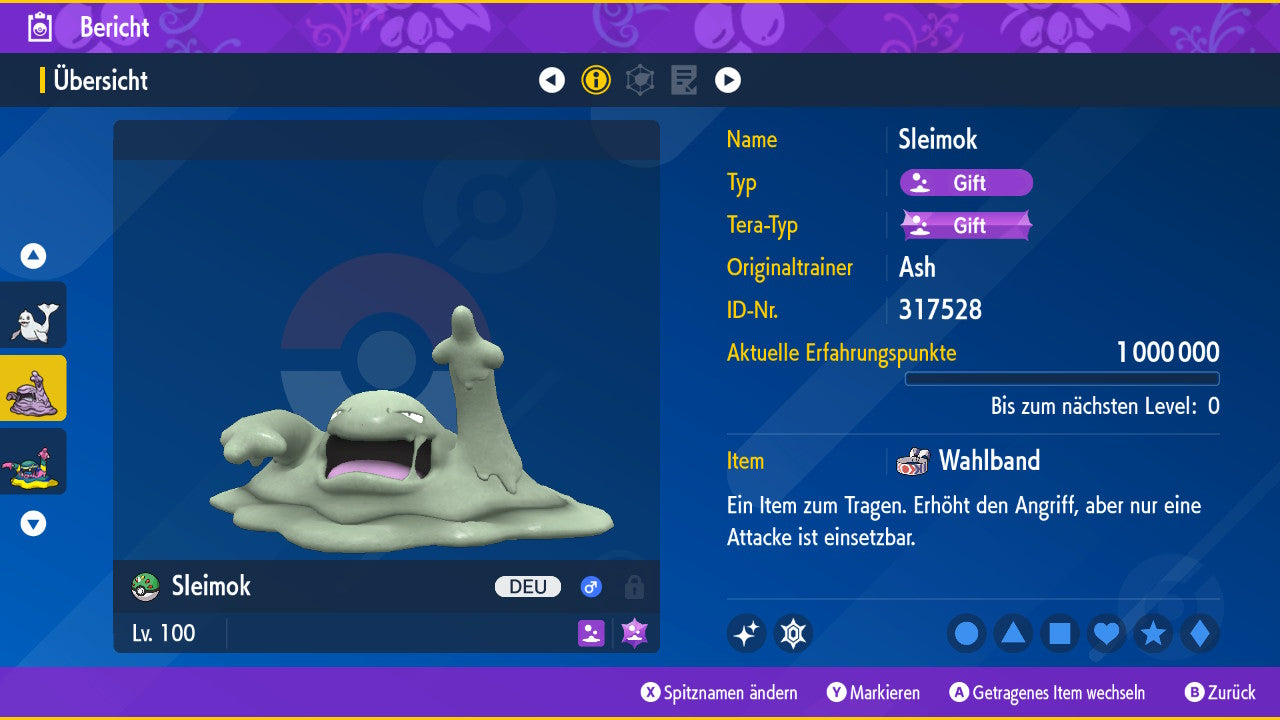
Task: Select the yellow info overview tab
Action: pyautogui.click(x=596, y=80)
